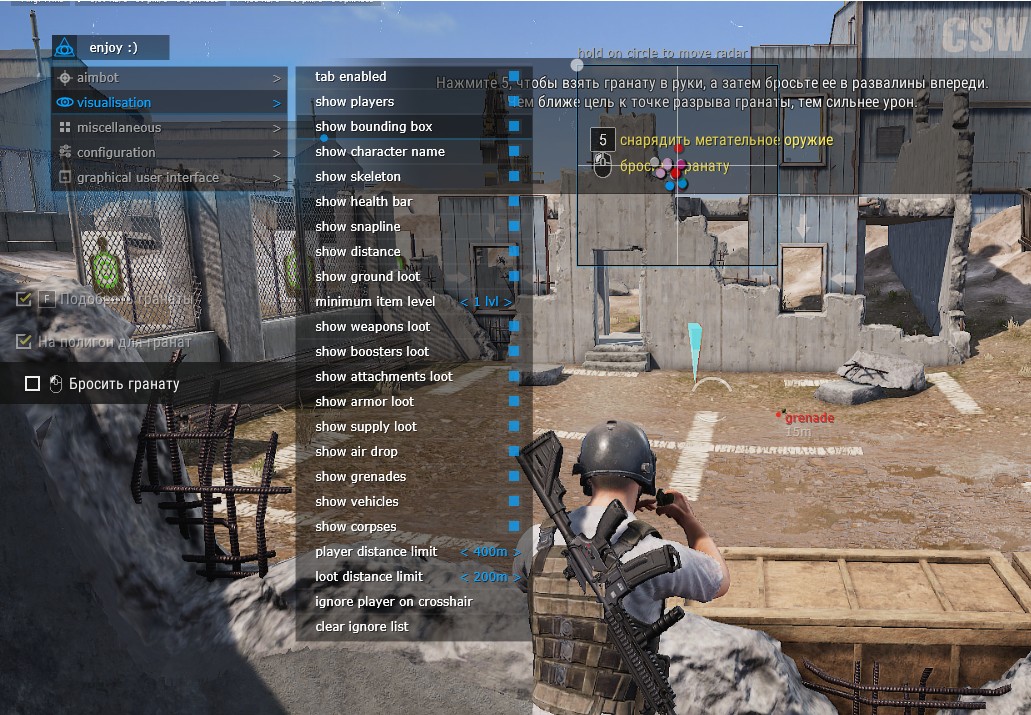Toggle show air drop
The height and width of the screenshot is (715, 1031).
[x=513, y=452]
